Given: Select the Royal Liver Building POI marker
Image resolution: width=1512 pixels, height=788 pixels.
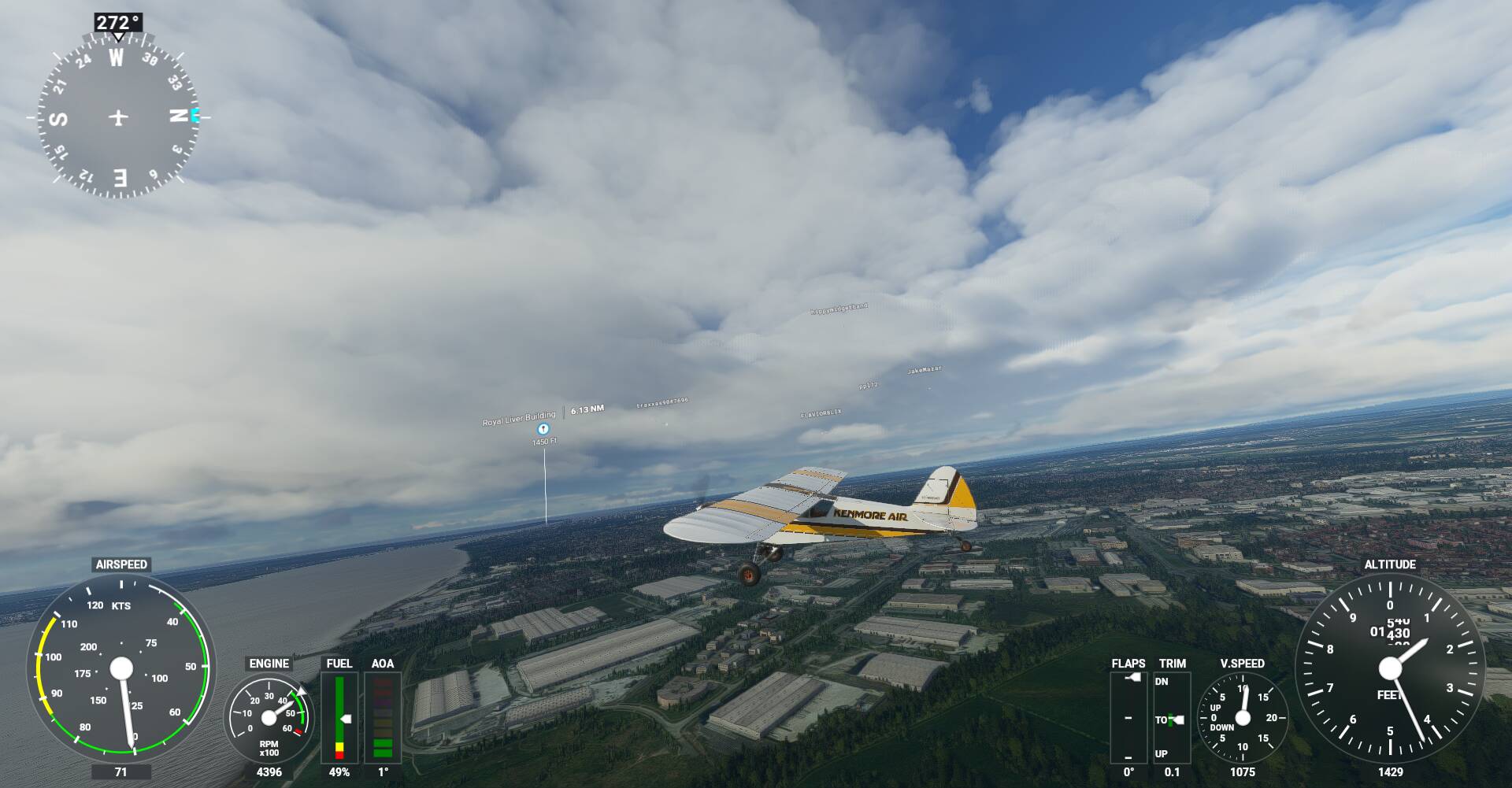Looking at the screenshot, I should (x=543, y=429).
